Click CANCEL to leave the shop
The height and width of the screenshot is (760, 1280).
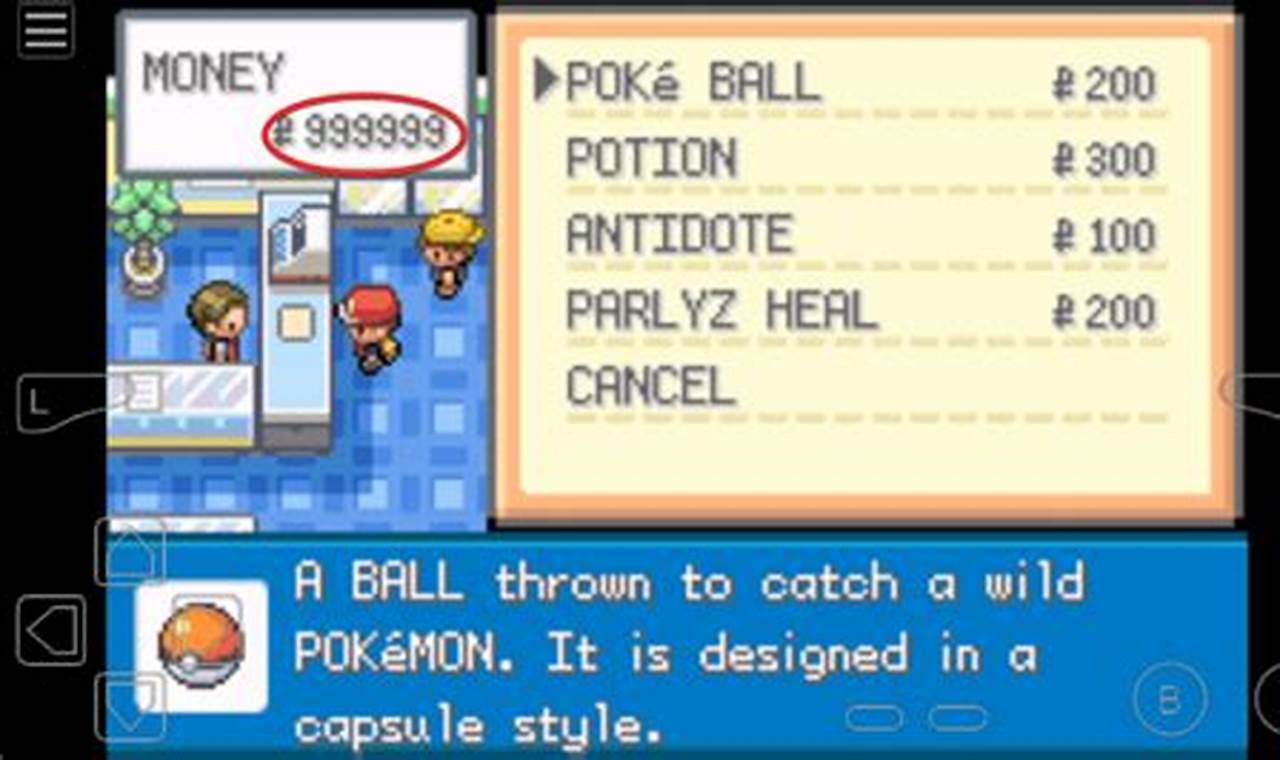click(650, 385)
